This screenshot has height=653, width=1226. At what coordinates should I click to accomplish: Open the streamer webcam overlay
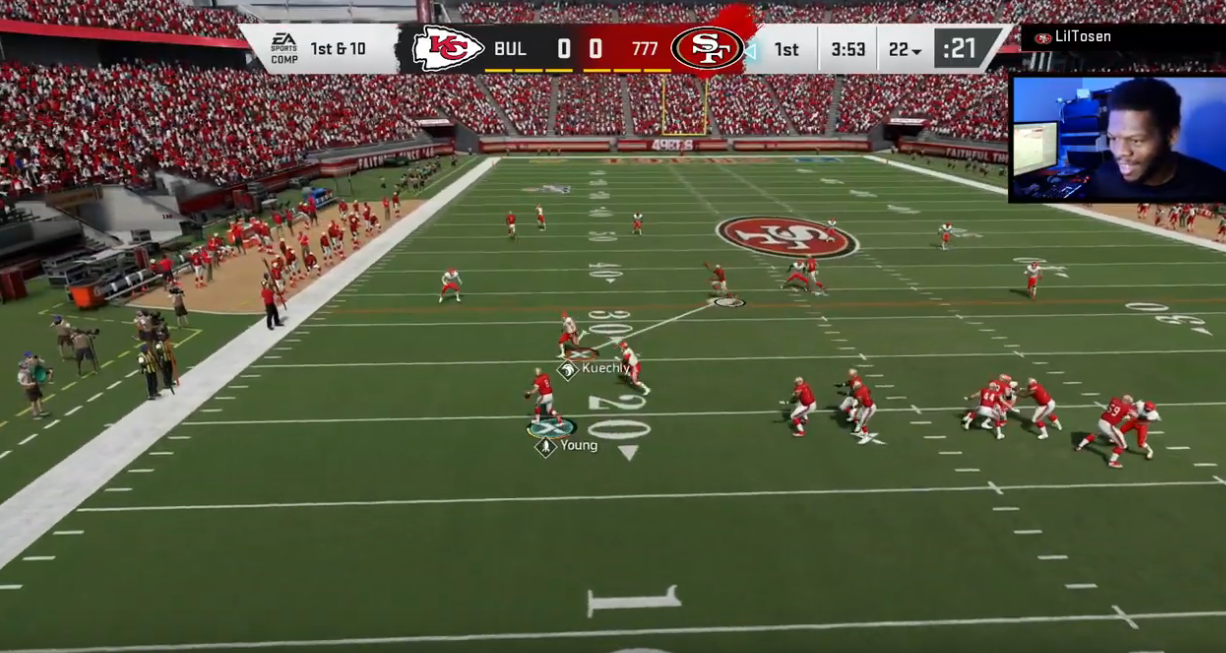(1116, 138)
